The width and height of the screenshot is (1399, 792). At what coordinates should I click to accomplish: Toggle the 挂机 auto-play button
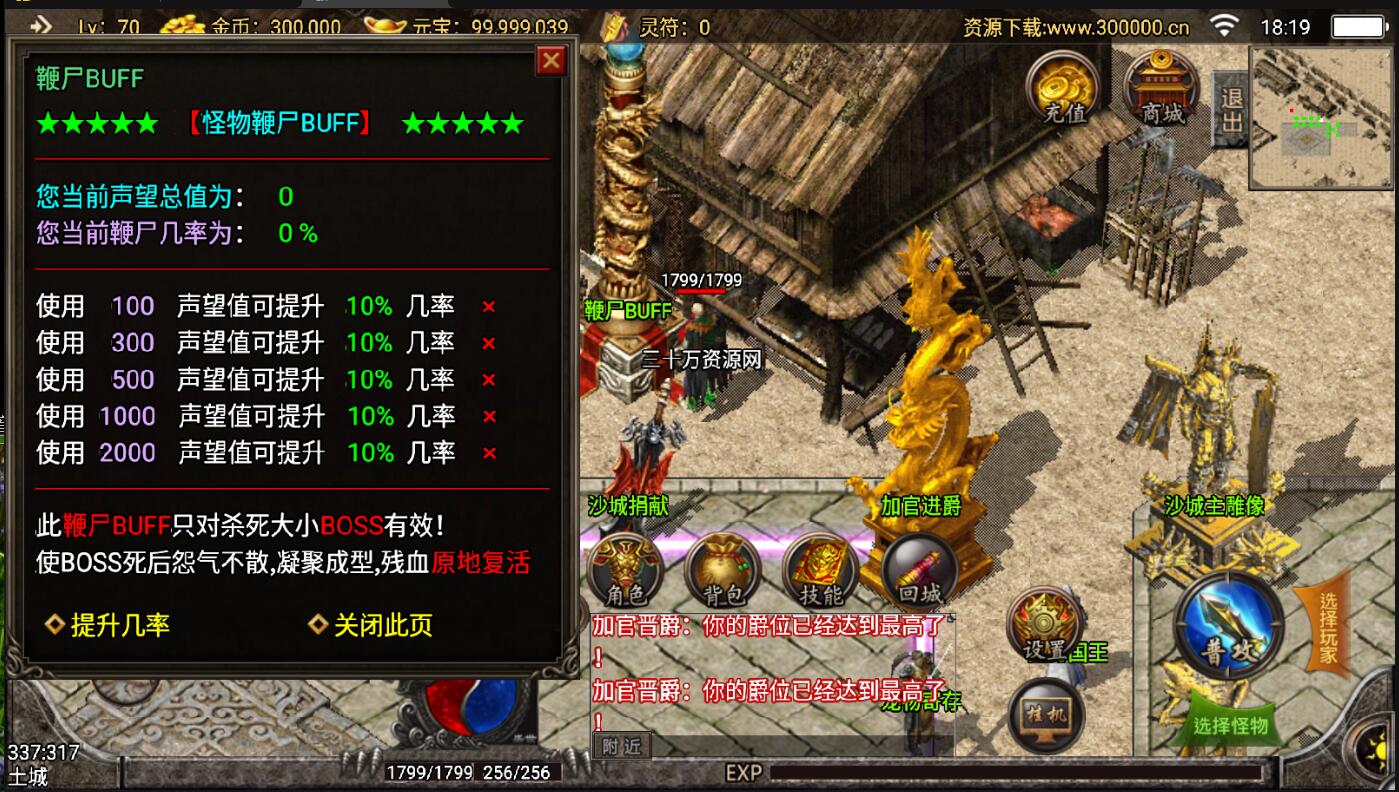point(1046,716)
